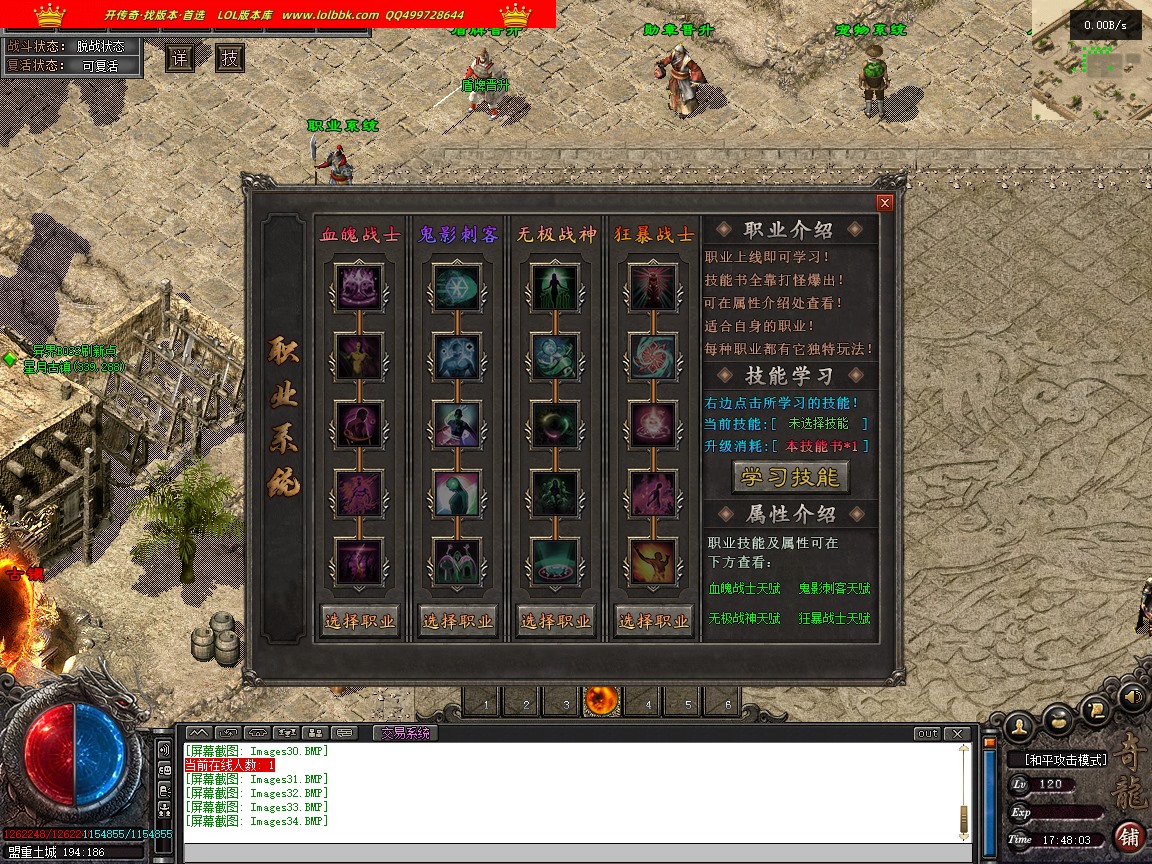Choose 选择职业 under 鬼影刺客
Screen dimensions: 1152x864
(457, 620)
